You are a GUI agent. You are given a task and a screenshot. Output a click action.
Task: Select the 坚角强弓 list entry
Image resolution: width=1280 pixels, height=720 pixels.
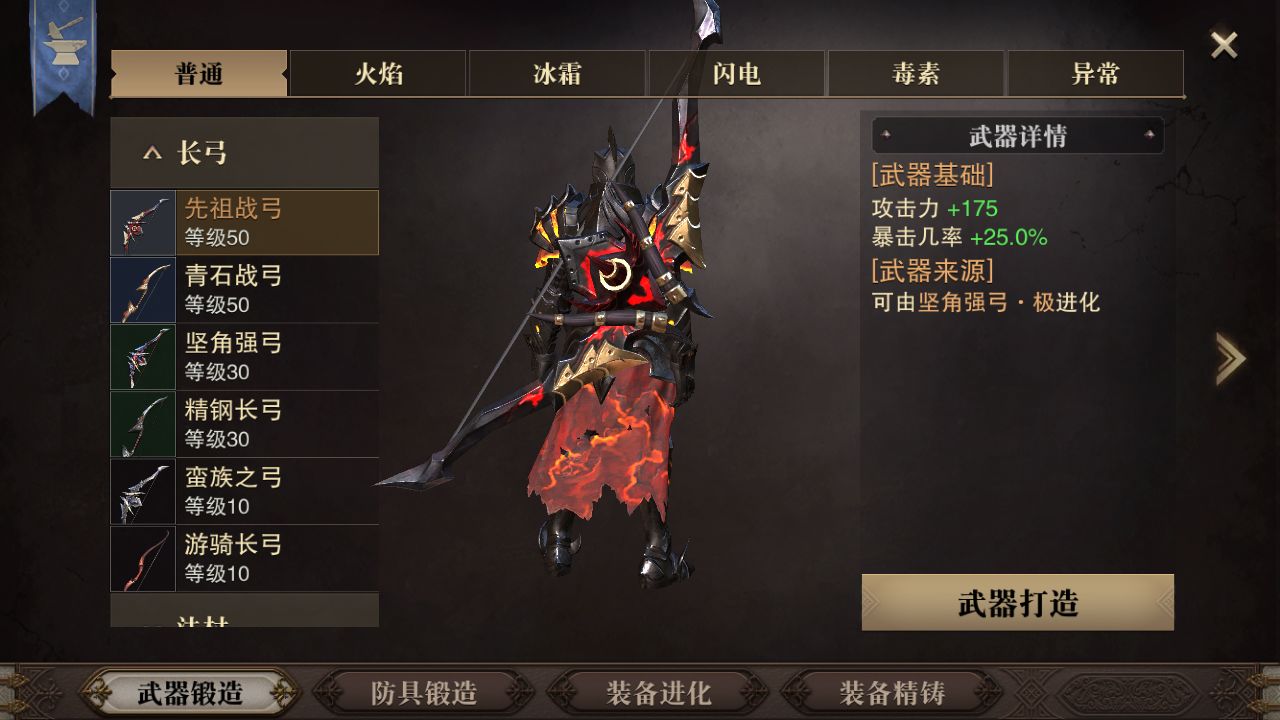pos(244,356)
